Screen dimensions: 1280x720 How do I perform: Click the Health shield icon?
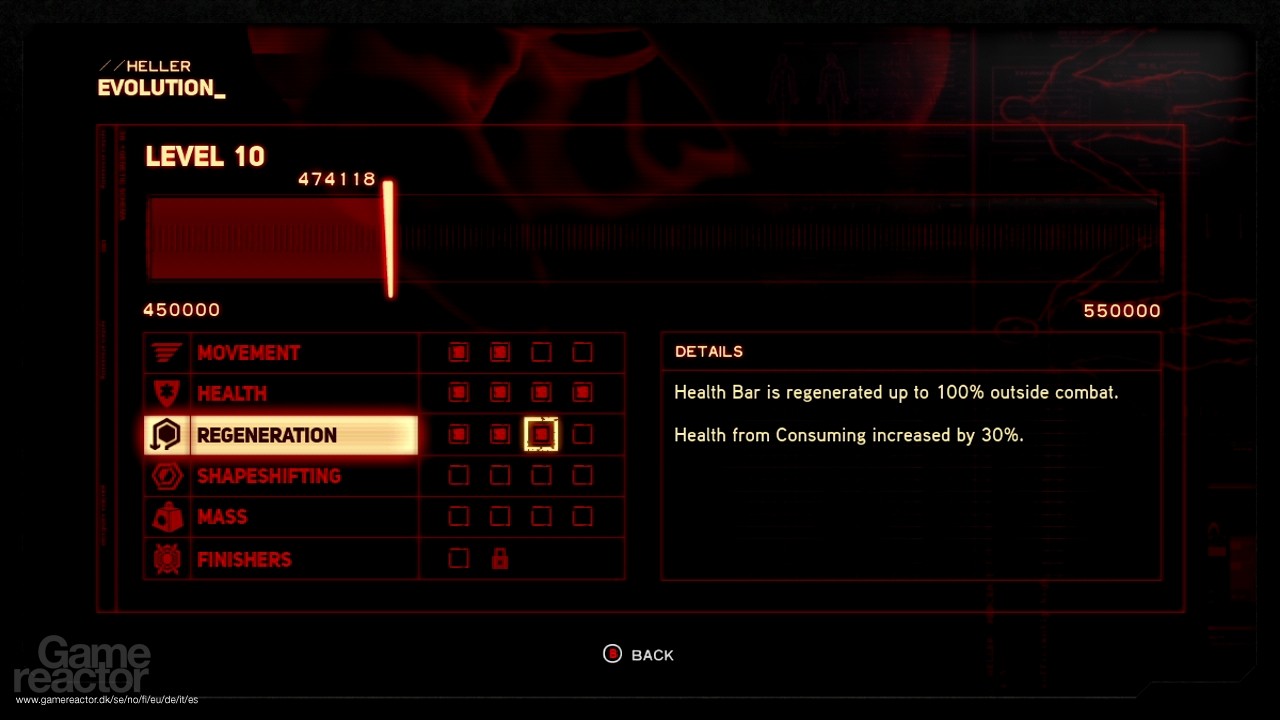coord(166,393)
